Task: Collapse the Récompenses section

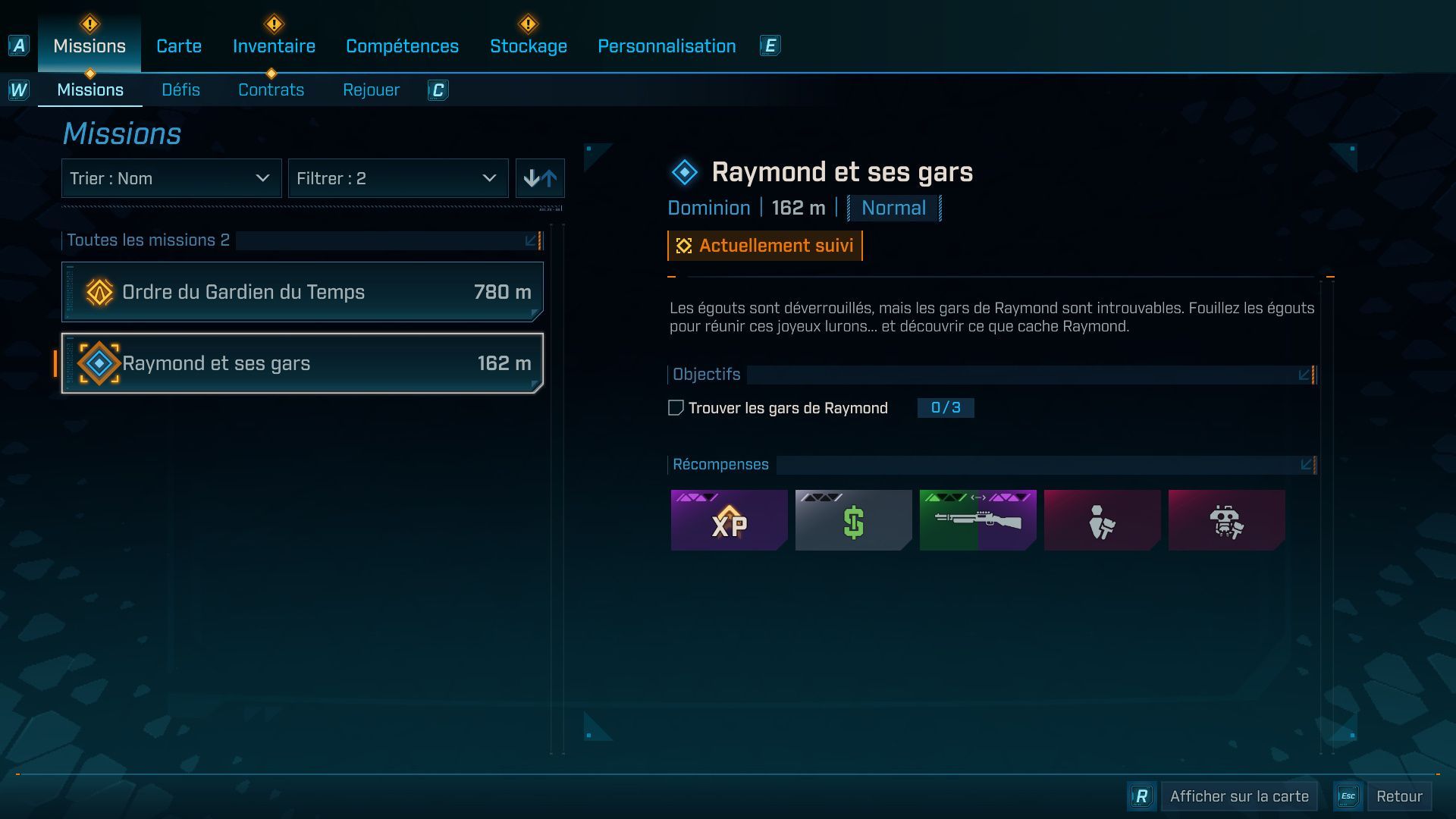Action: coord(1304,463)
